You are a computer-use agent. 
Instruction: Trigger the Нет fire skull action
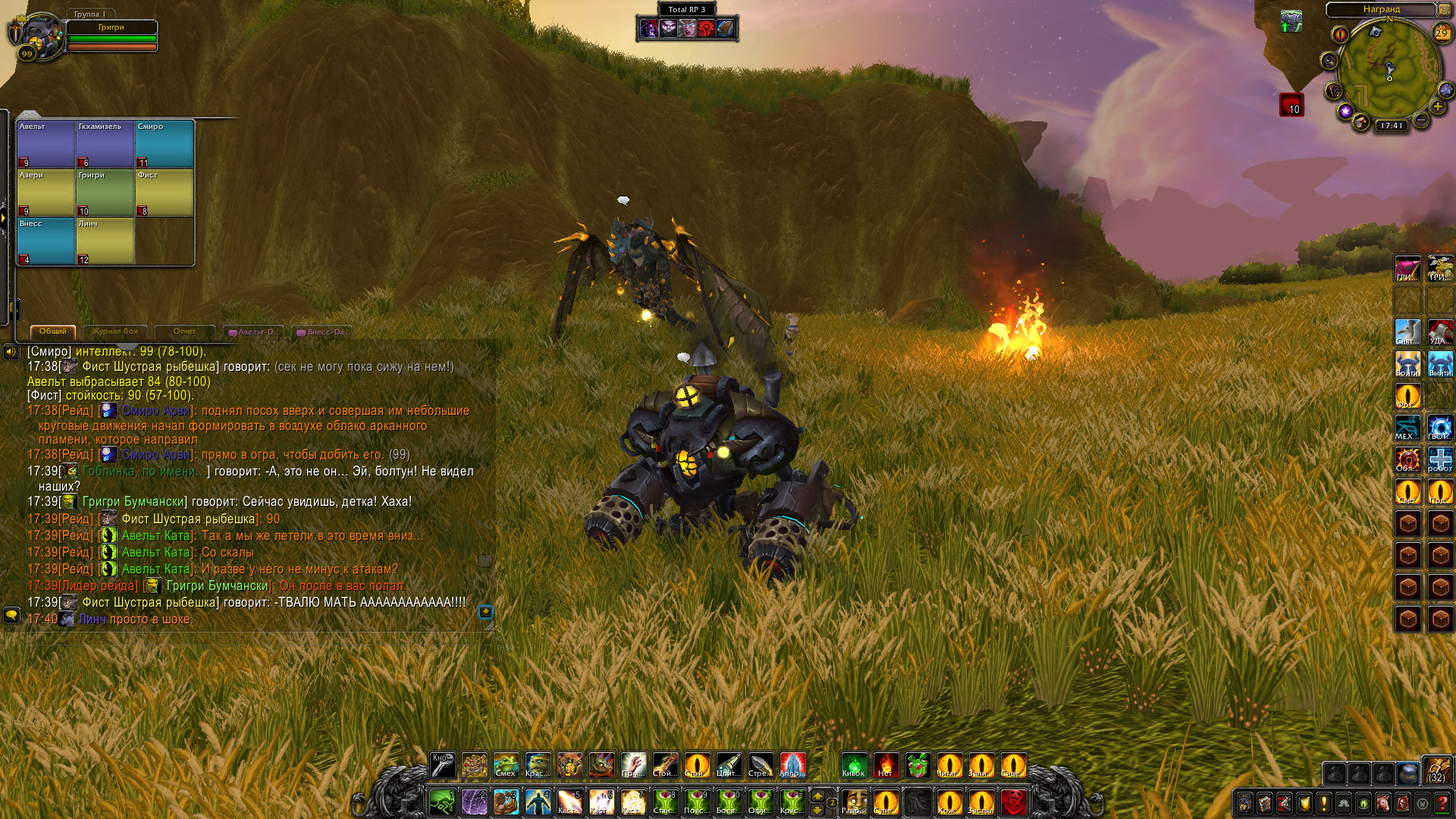pos(886,764)
